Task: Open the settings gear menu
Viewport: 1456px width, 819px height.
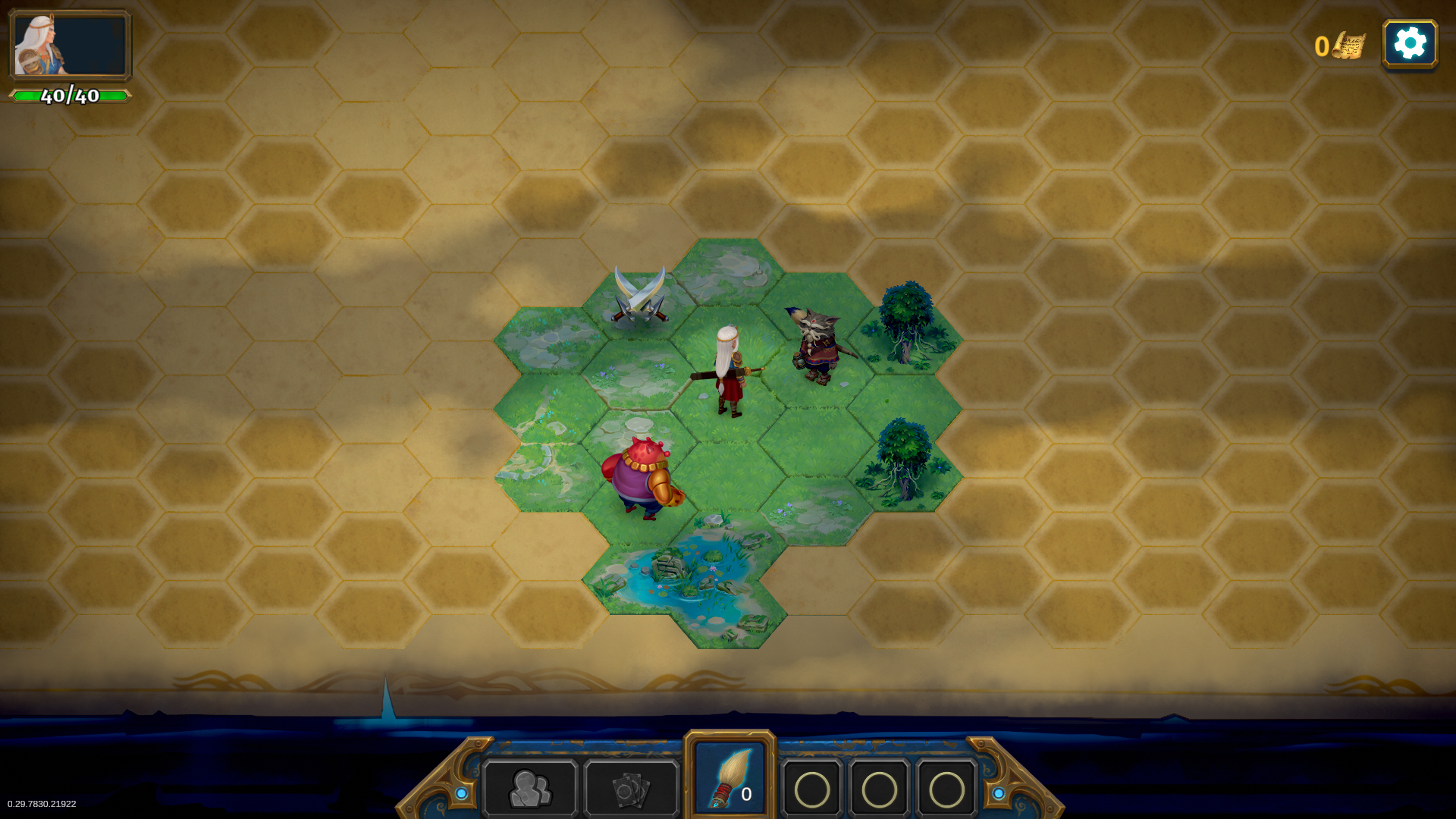Action: coord(1410,44)
